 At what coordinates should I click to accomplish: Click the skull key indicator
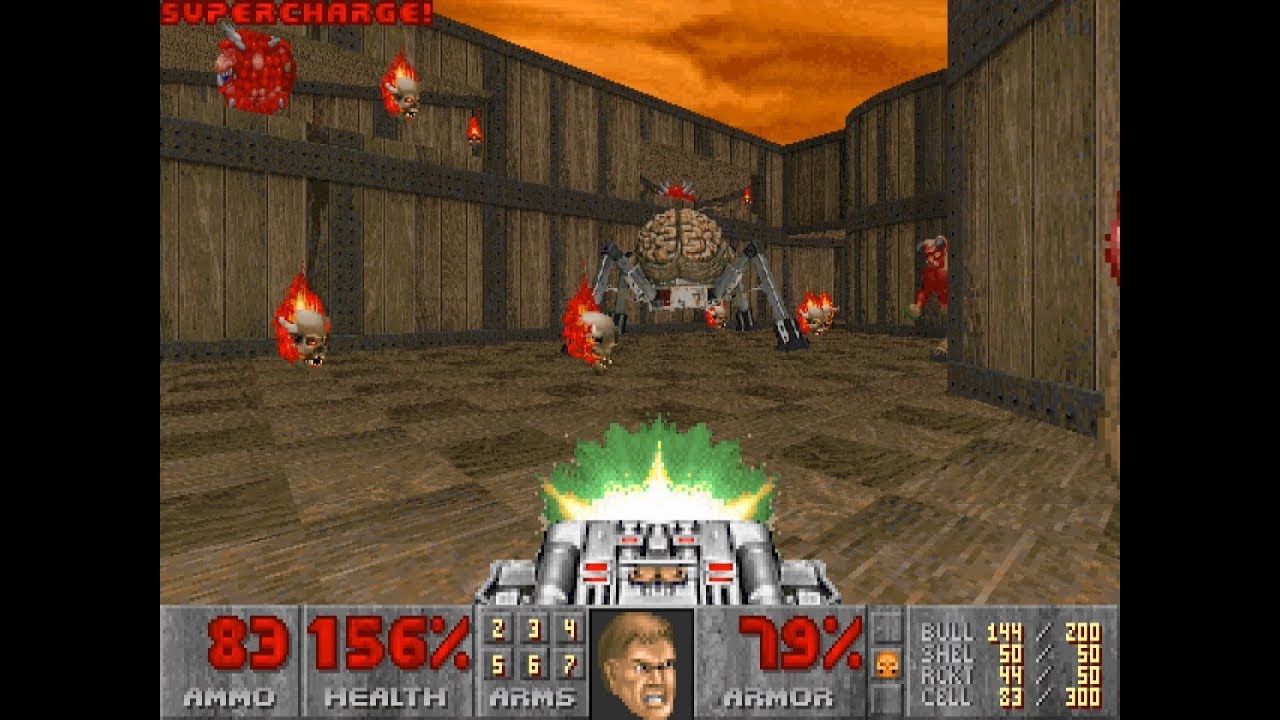click(886, 664)
